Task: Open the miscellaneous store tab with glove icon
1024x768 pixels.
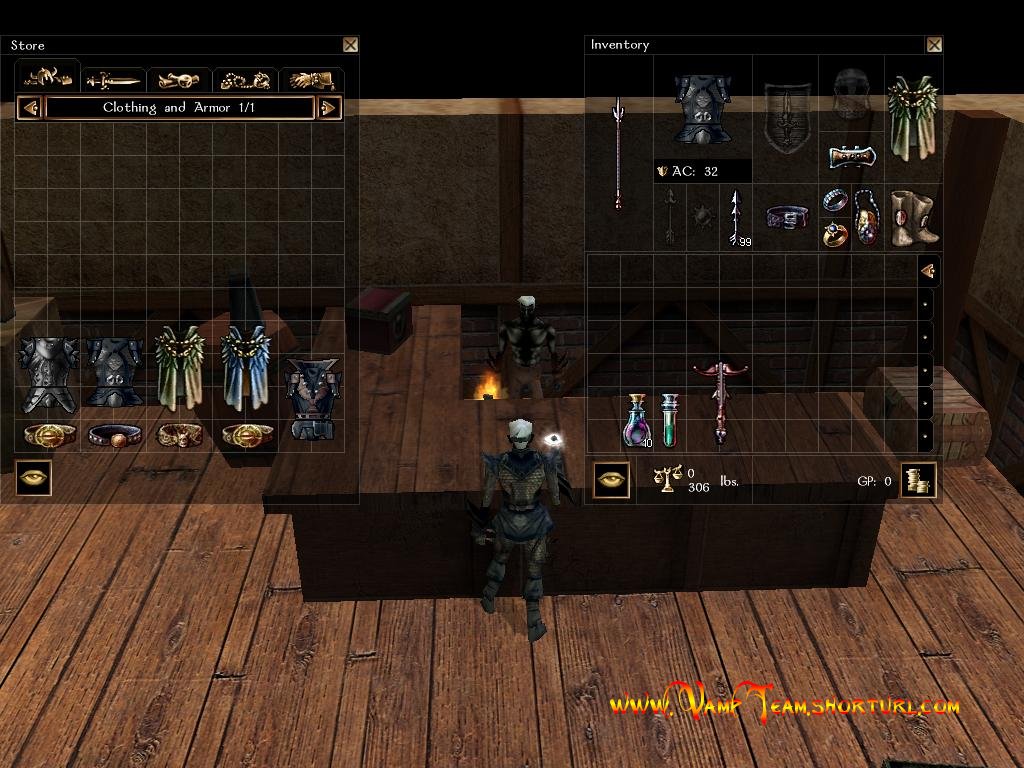Action: coord(311,80)
